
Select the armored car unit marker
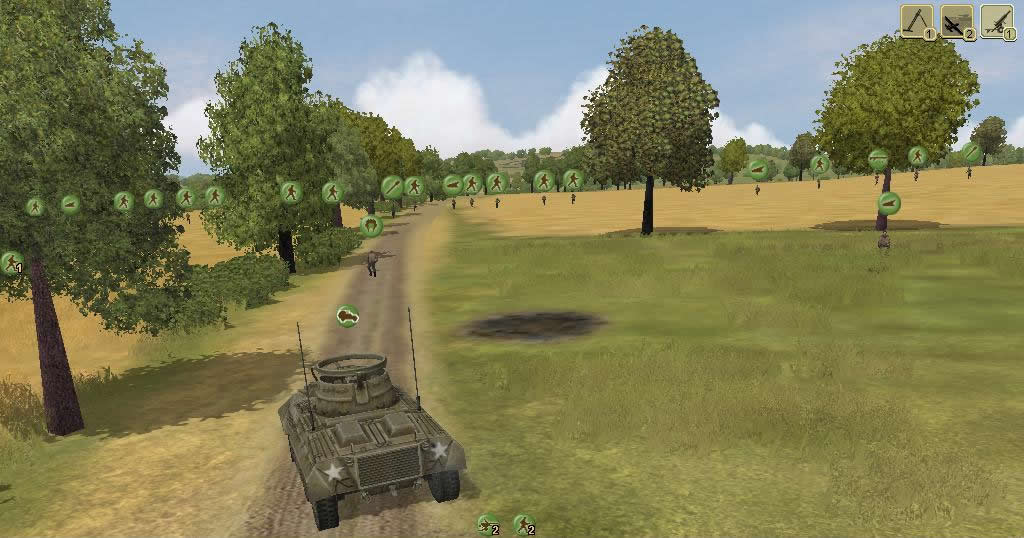(x=347, y=316)
